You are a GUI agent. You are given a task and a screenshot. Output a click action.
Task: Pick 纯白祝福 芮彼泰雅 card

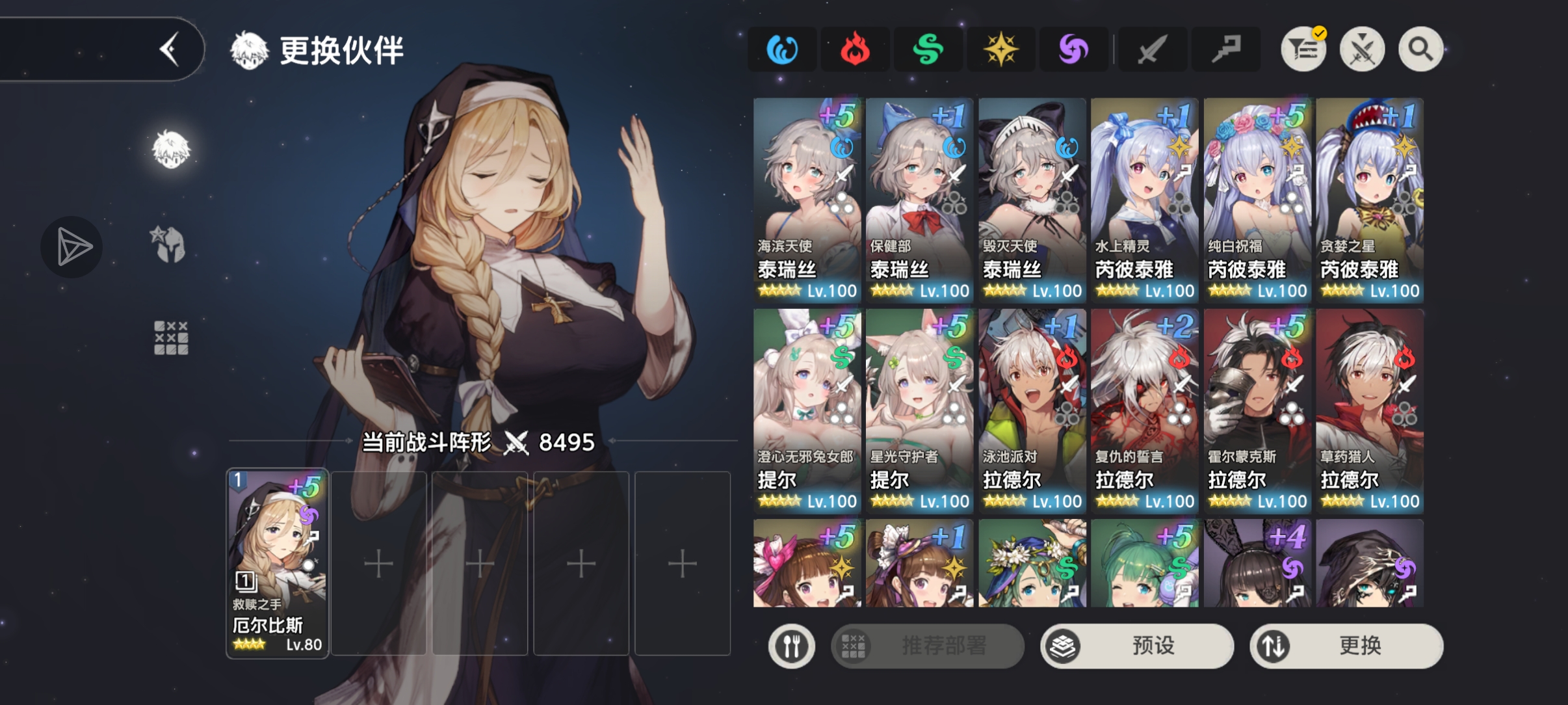[1257, 200]
